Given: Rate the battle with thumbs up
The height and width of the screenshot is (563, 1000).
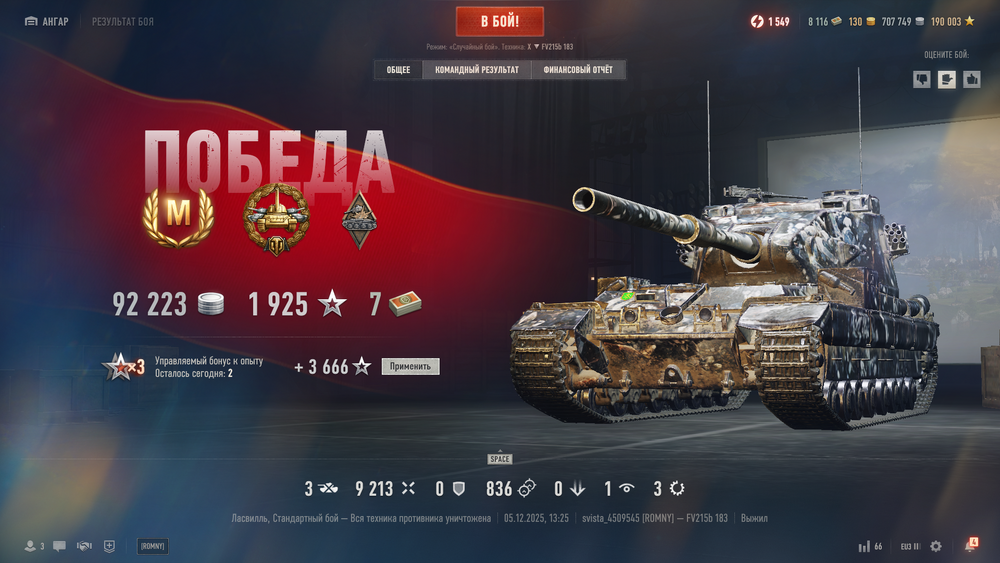Looking at the screenshot, I should point(971,79).
